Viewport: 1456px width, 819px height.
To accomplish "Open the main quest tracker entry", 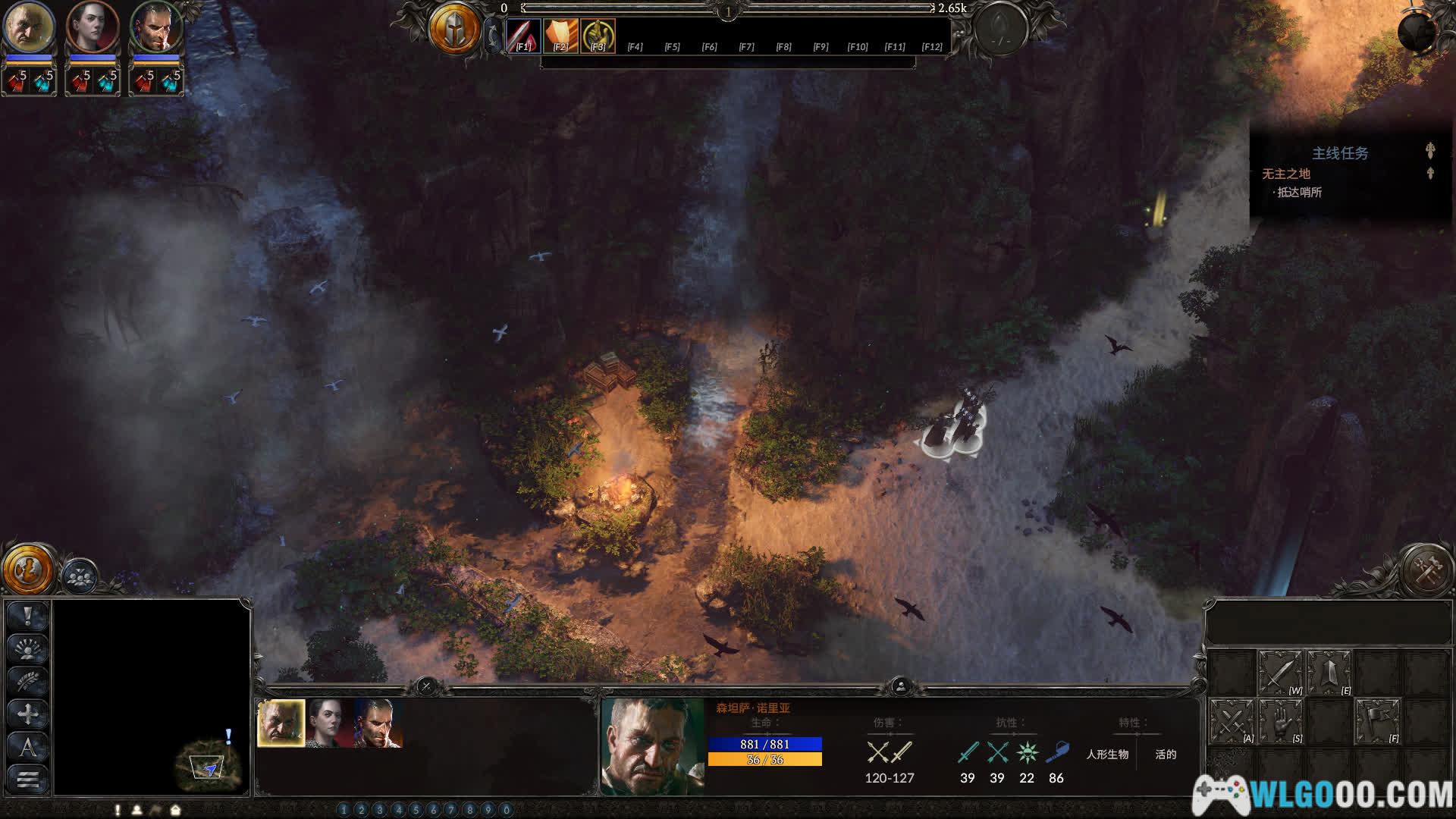I will point(1286,174).
